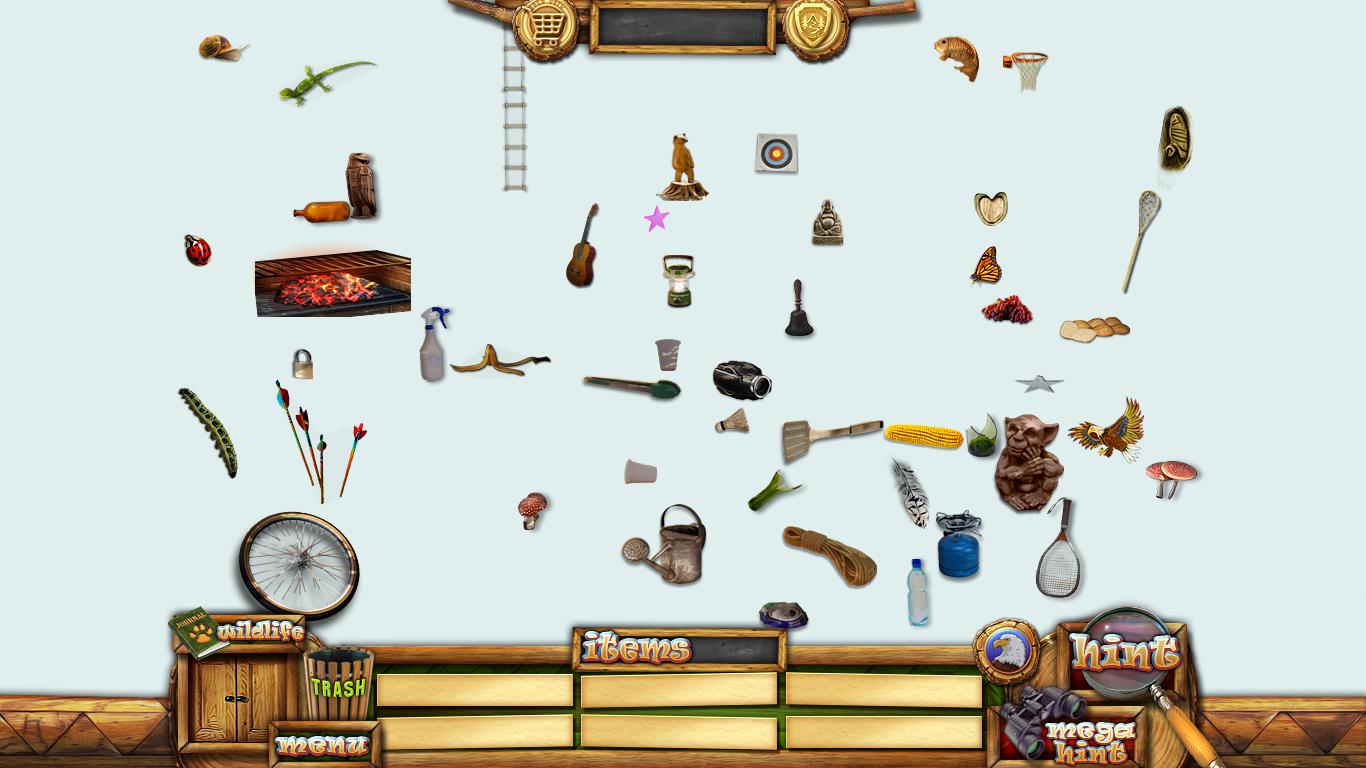Use the hint magnifying glass
This screenshot has width=1366, height=768.
point(1125,653)
